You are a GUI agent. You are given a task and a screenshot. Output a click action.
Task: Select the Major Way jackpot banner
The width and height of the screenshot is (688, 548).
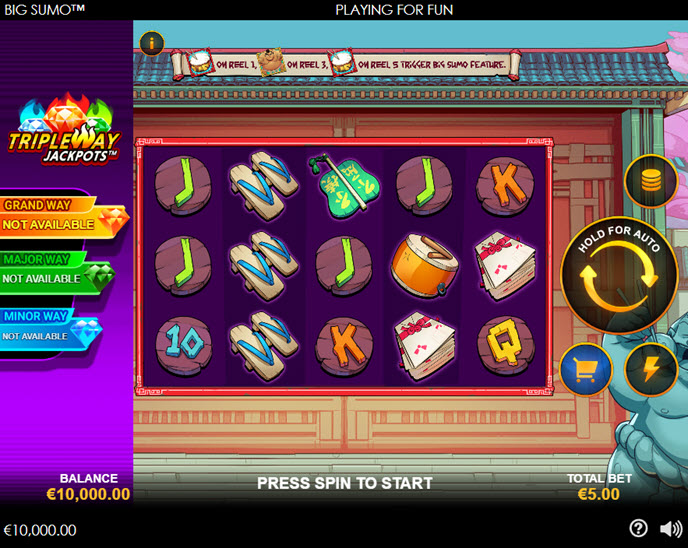55,270
